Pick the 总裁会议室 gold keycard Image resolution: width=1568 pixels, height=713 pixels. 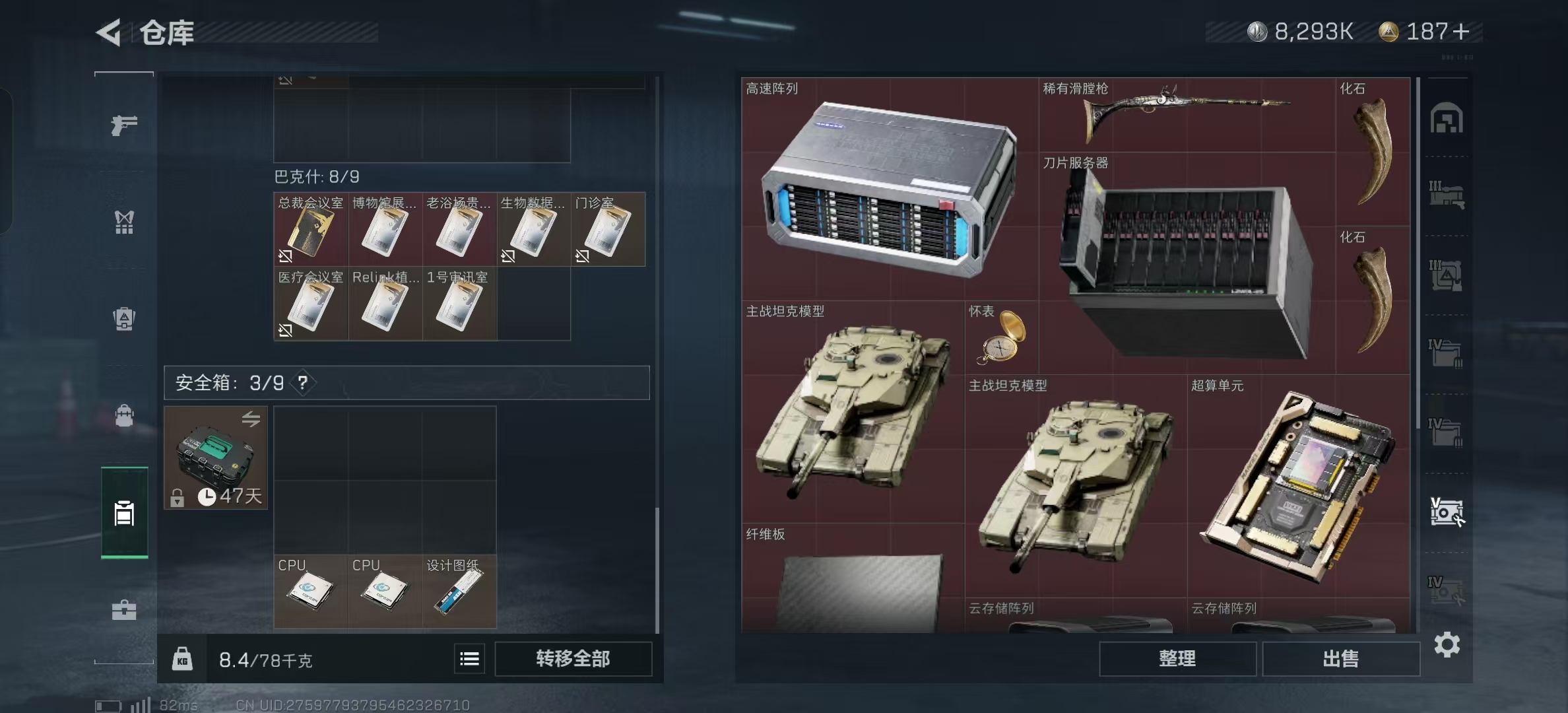coord(311,230)
